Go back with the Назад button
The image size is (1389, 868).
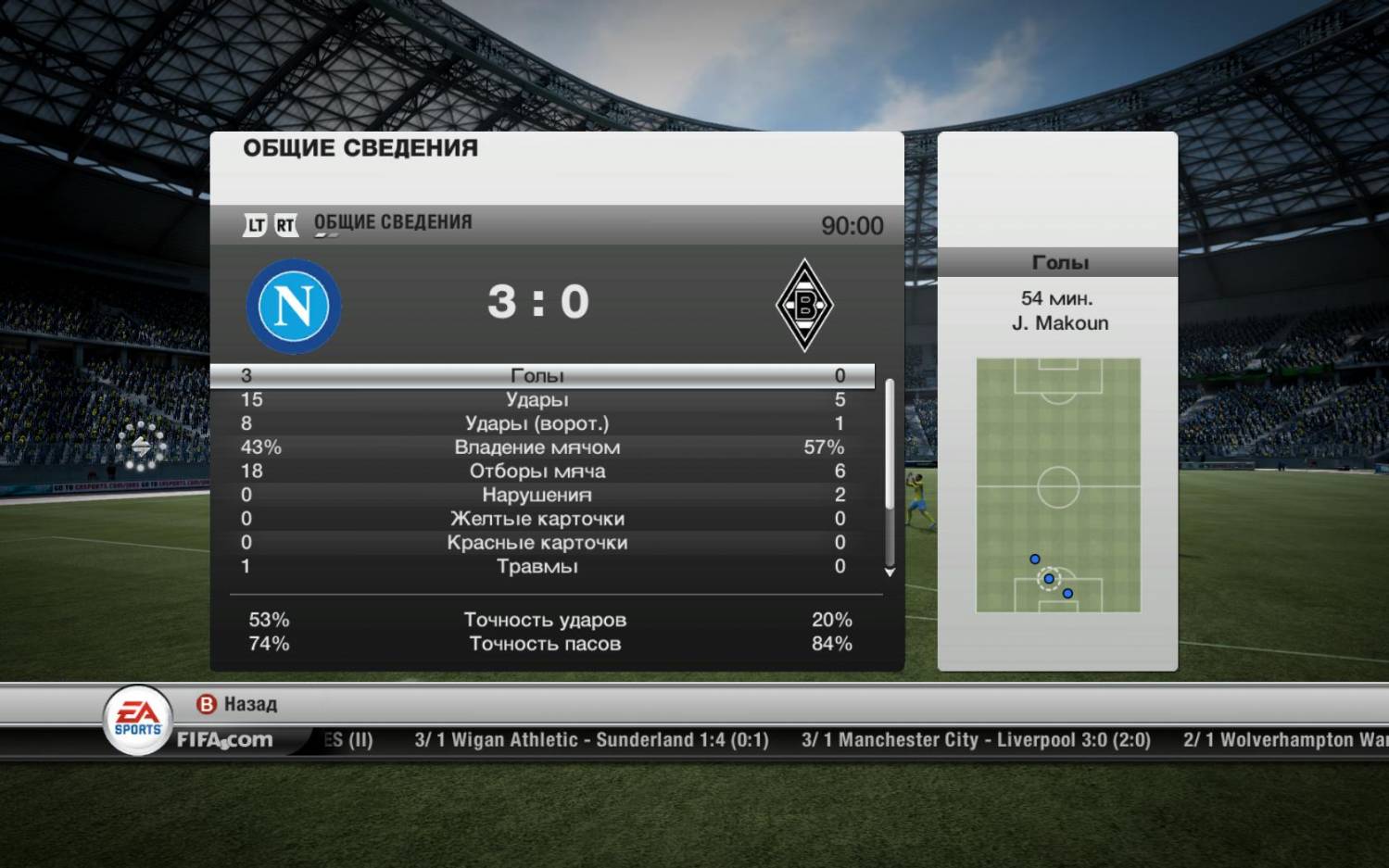point(237,704)
